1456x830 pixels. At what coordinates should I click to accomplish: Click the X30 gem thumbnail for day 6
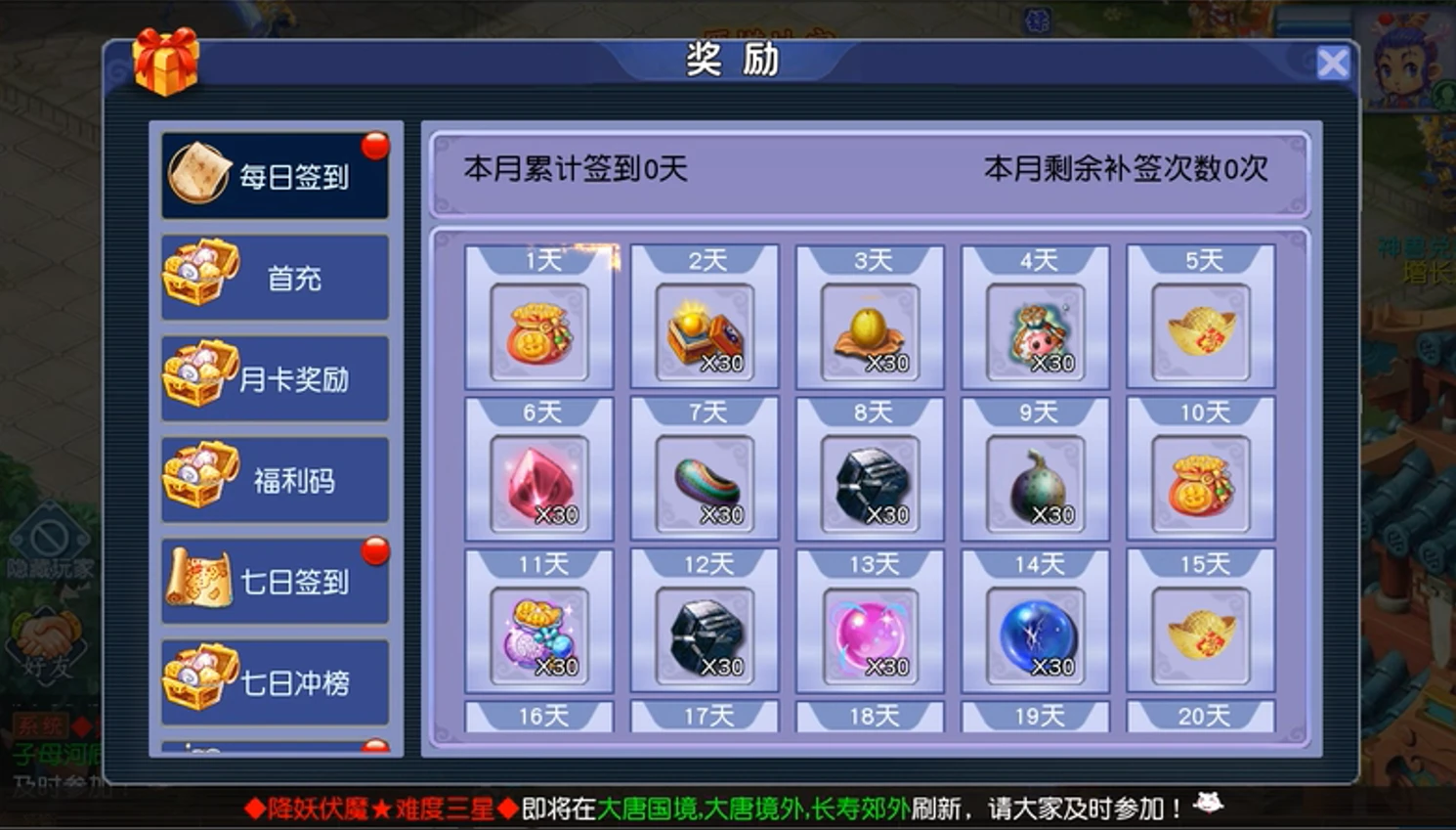tap(538, 482)
